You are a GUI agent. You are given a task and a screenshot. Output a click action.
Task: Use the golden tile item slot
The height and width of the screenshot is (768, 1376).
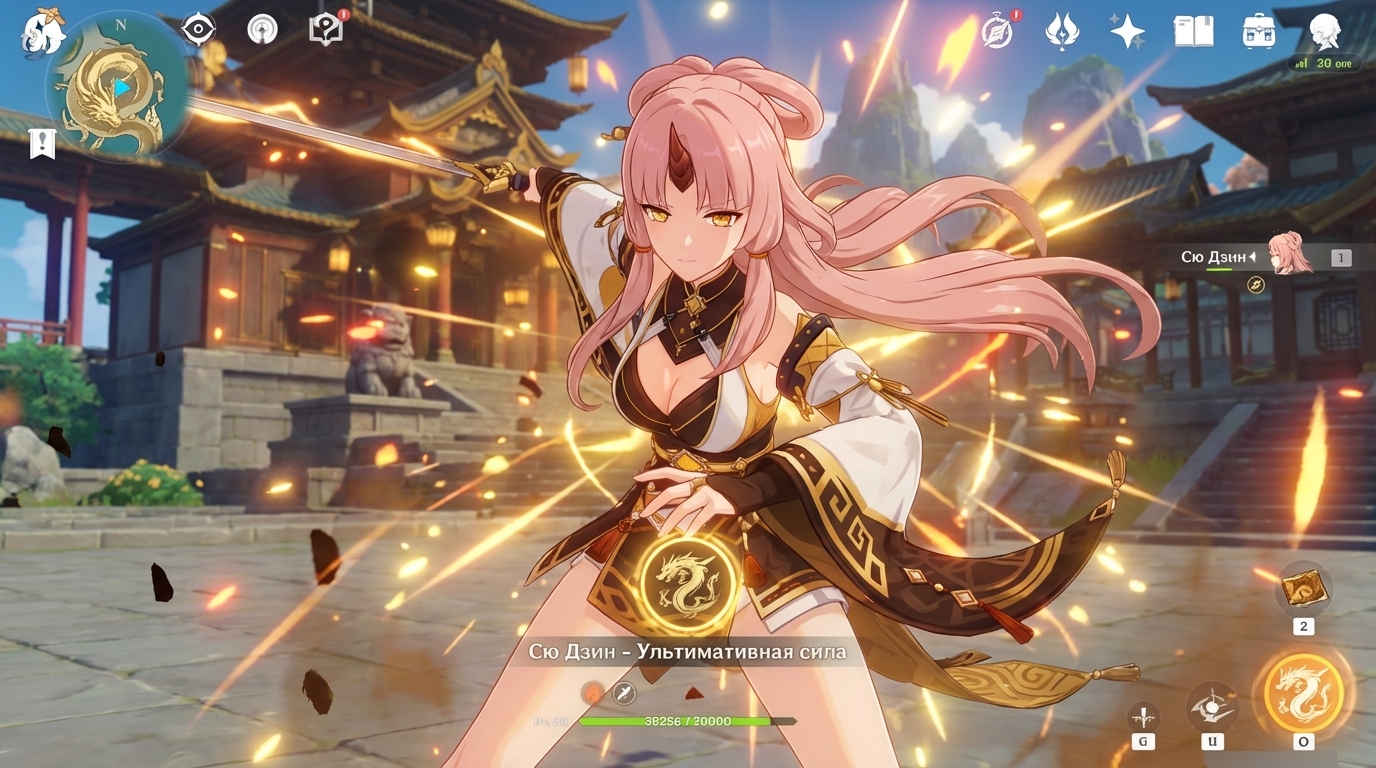tap(1303, 587)
